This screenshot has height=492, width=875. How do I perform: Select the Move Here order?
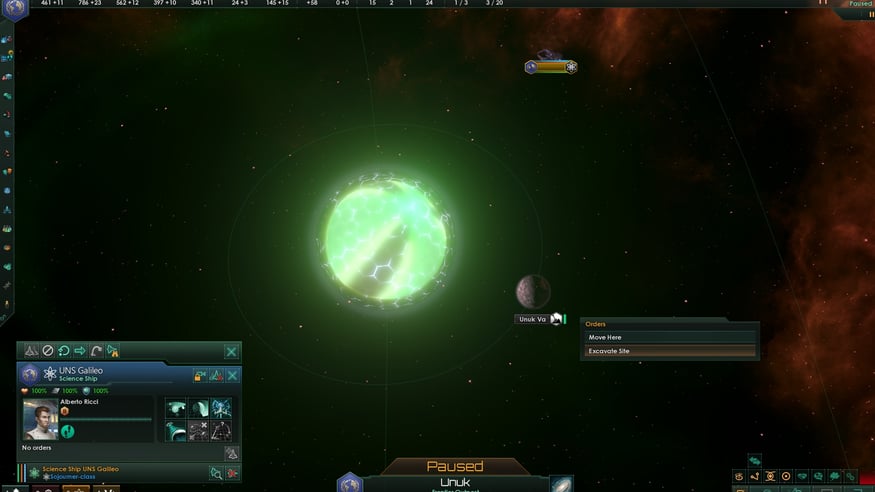[668, 338]
